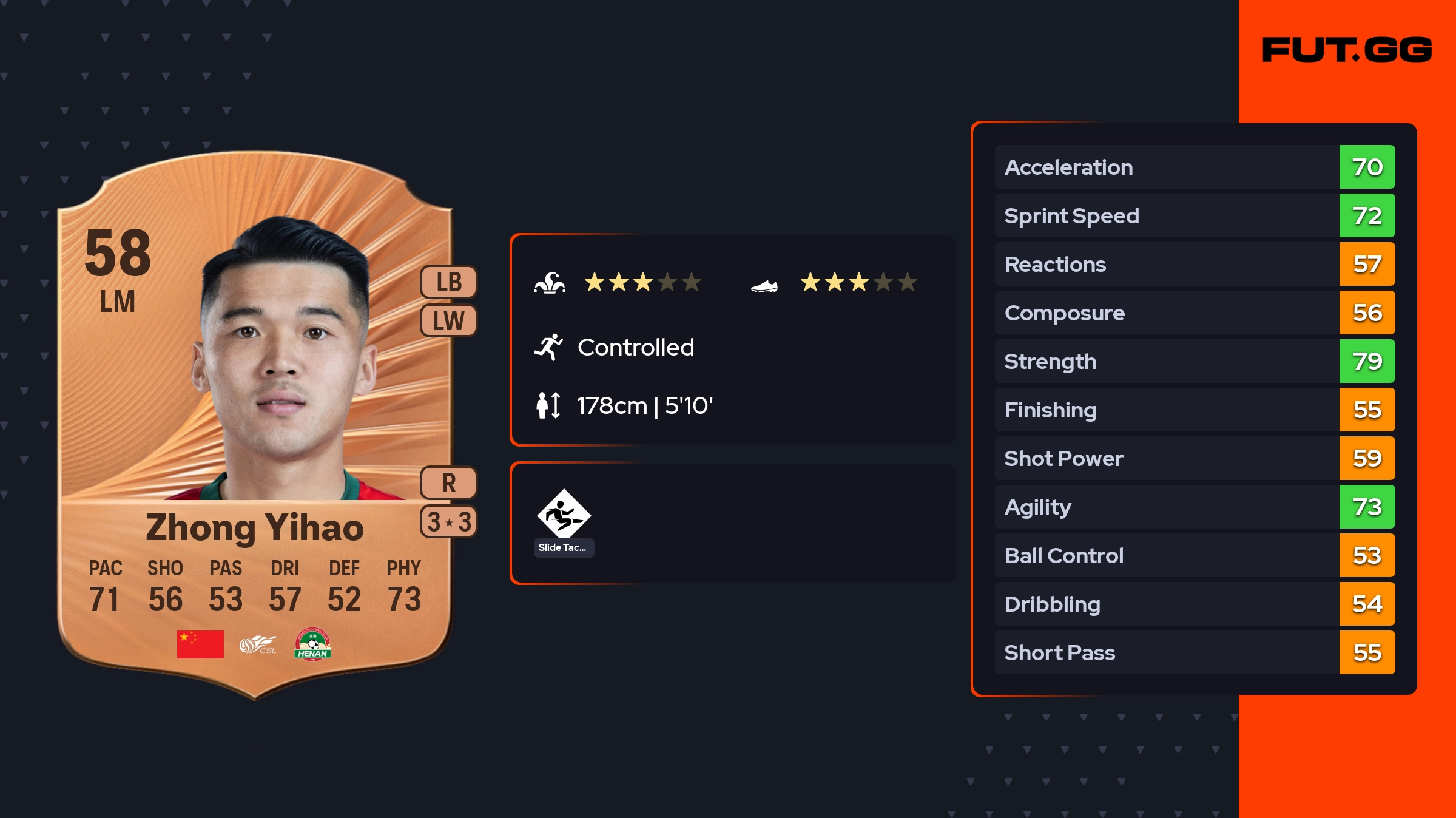Click the Controlled acceleration type entry
The width and height of the screenshot is (1456, 818).
635,347
